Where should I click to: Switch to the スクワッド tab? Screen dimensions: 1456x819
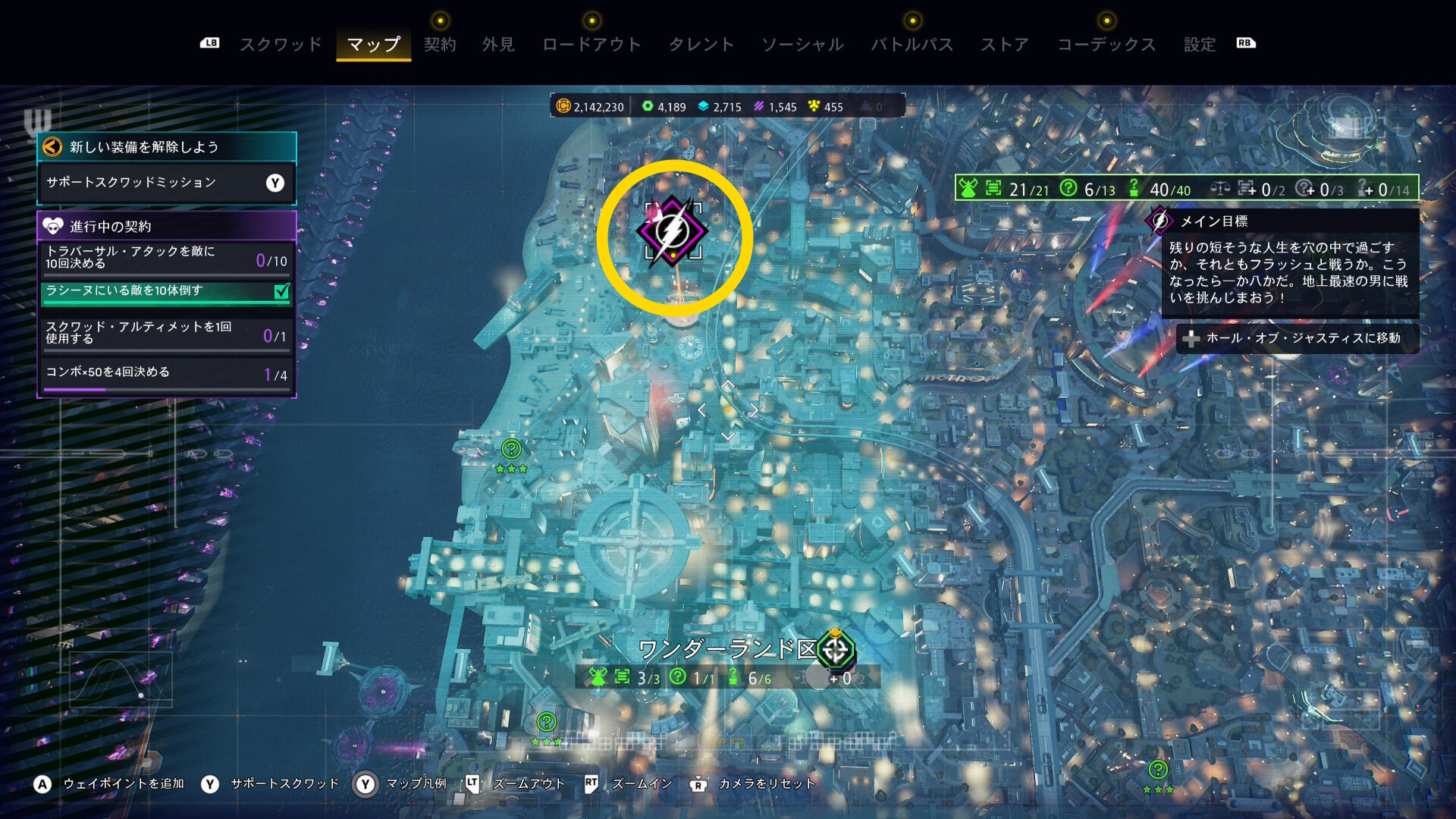click(x=281, y=45)
